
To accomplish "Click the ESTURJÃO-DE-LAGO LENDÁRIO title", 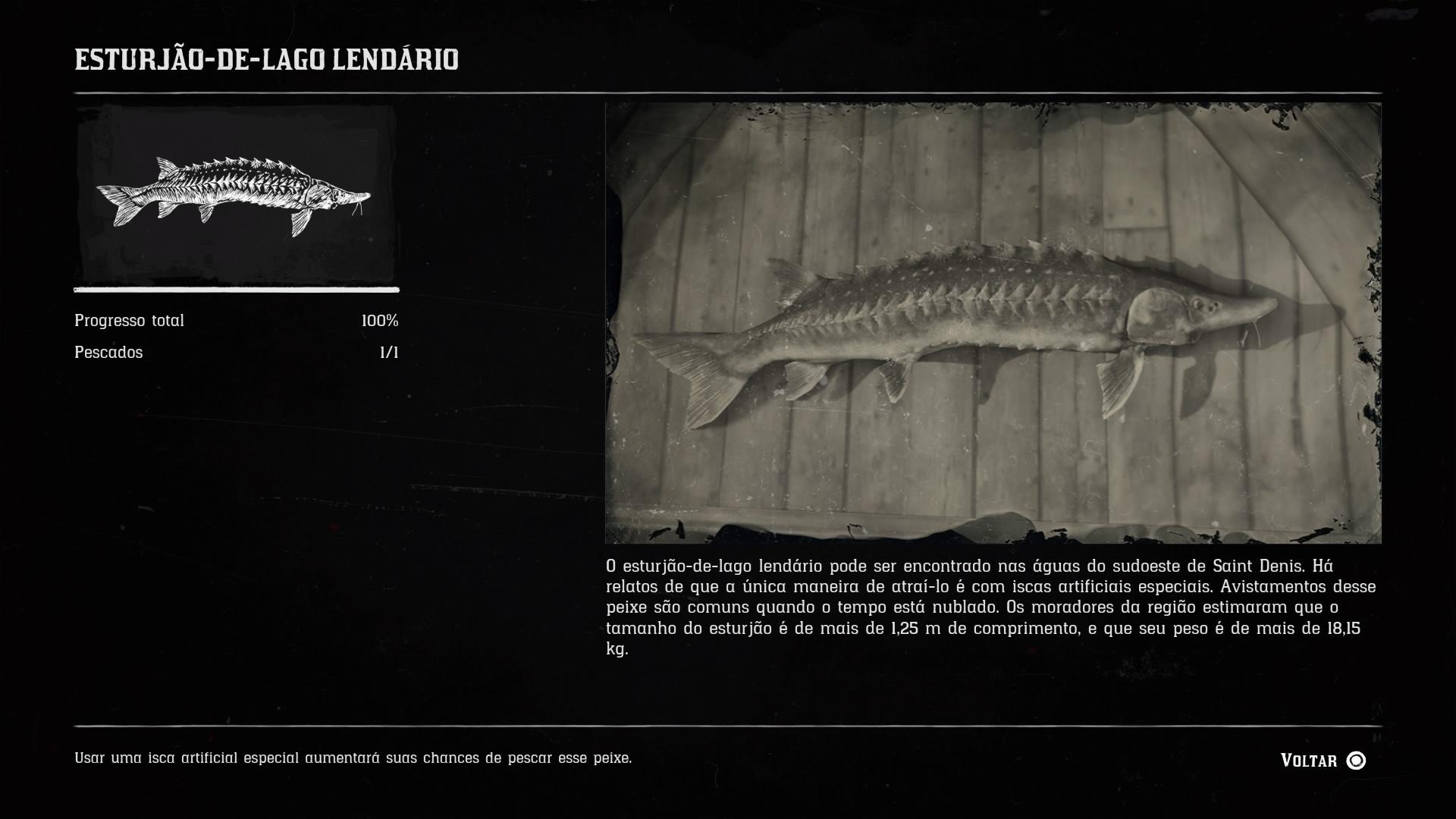I will 265,59.
